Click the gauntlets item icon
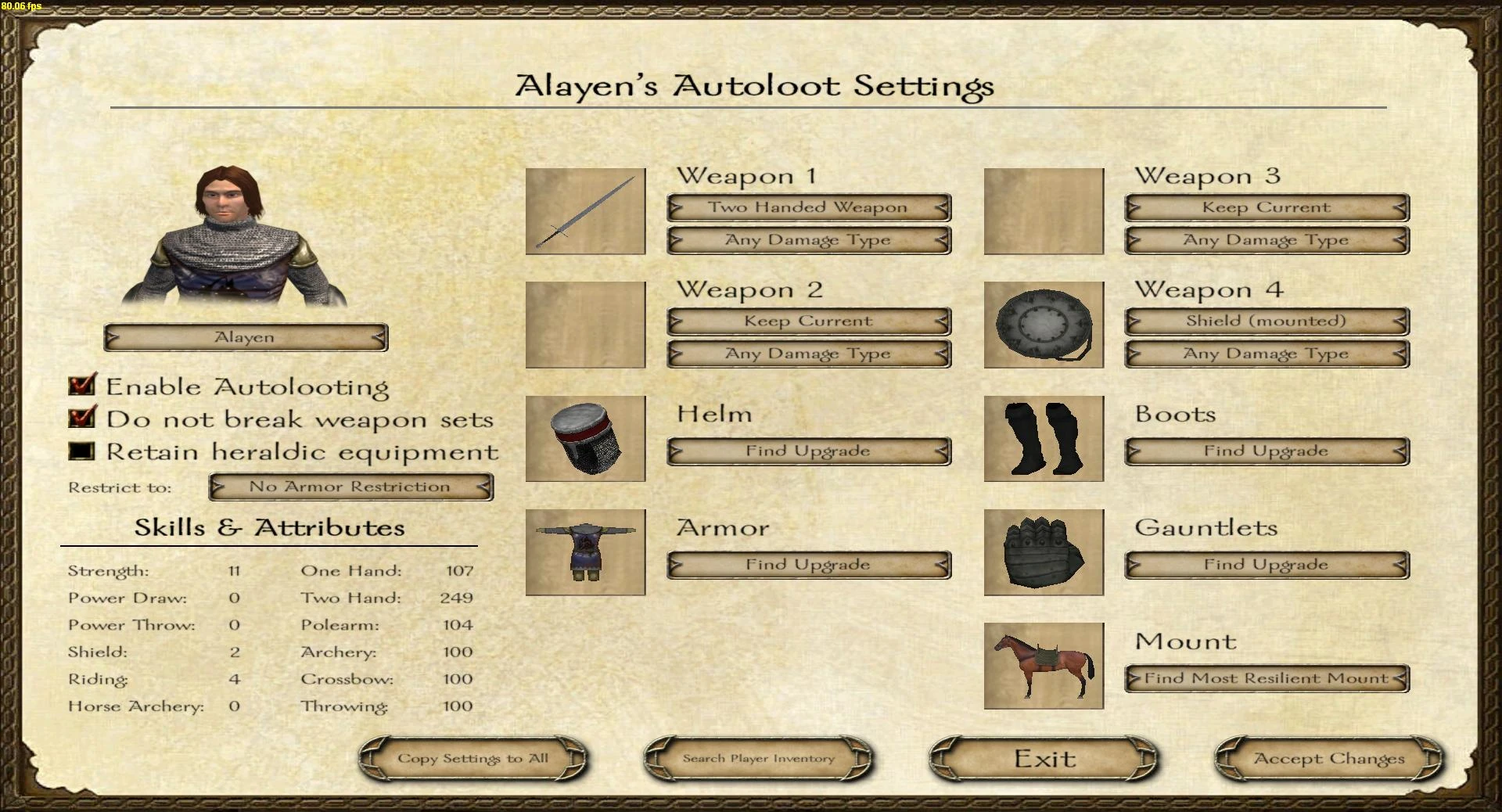The width and height of the screenshot is (1502, 812). [1043, 552]
